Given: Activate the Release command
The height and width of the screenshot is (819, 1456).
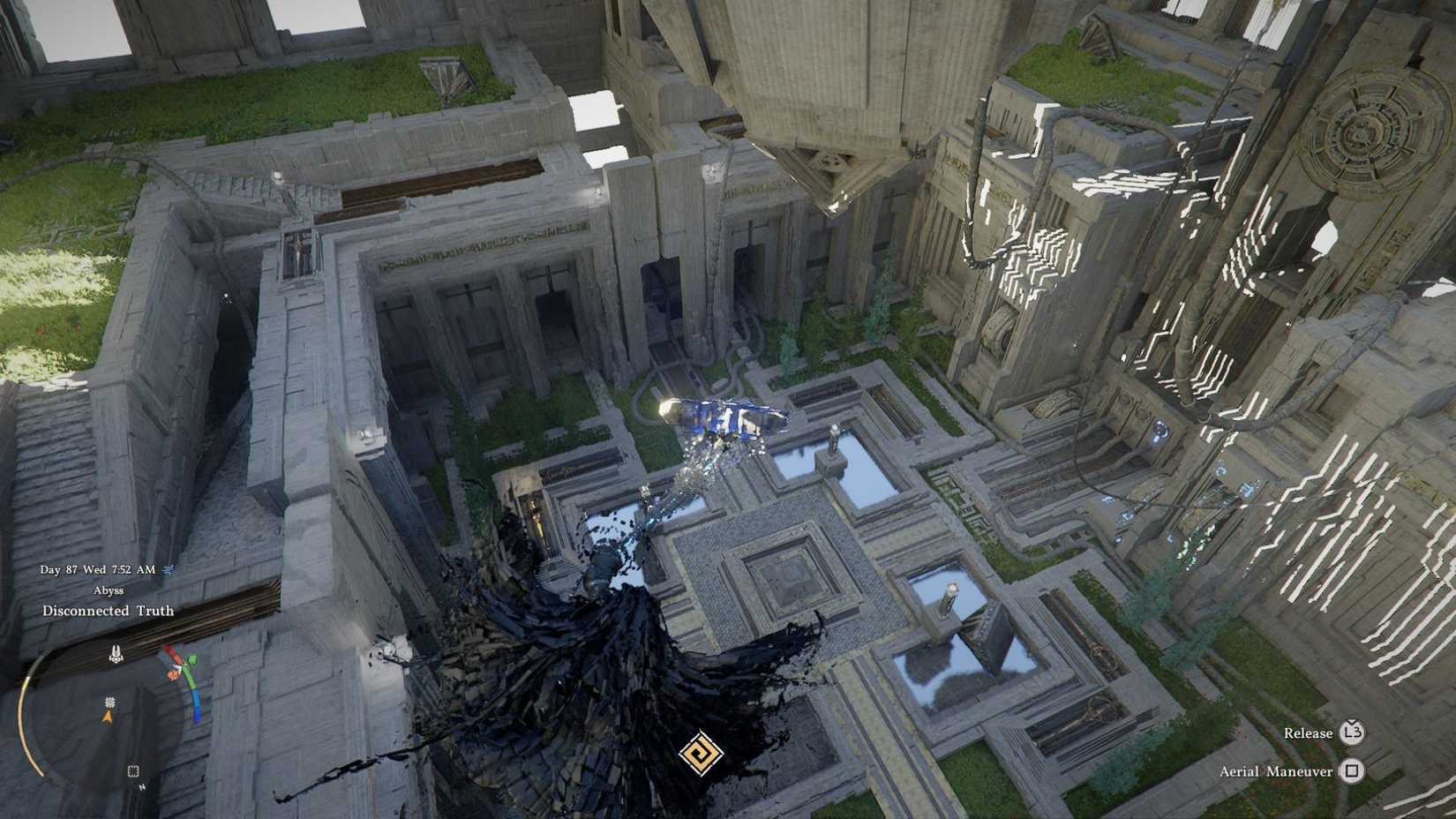Looking at the screenshot, I should (x=1309, y=733).
